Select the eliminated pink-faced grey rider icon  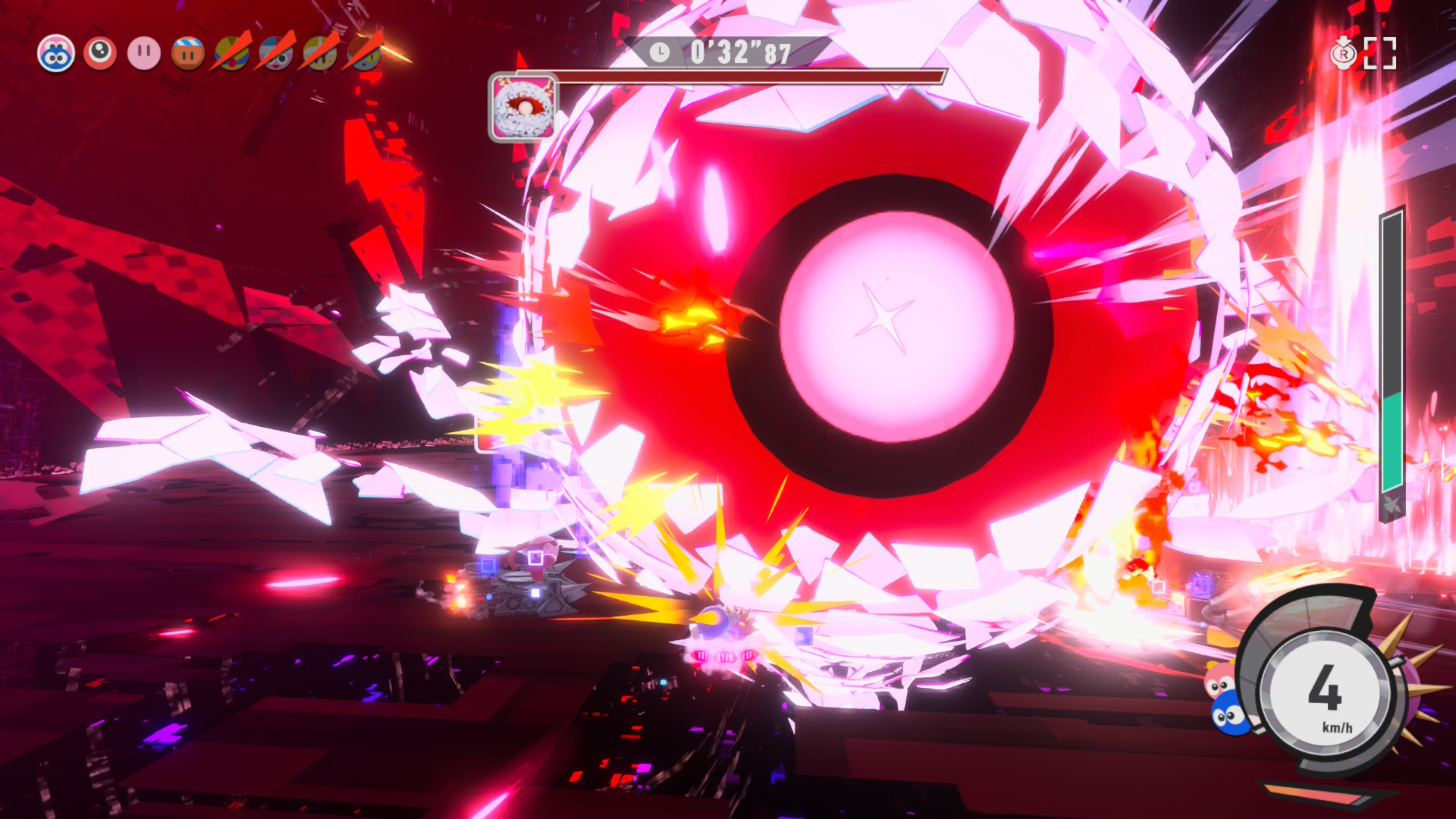[276, 54]
